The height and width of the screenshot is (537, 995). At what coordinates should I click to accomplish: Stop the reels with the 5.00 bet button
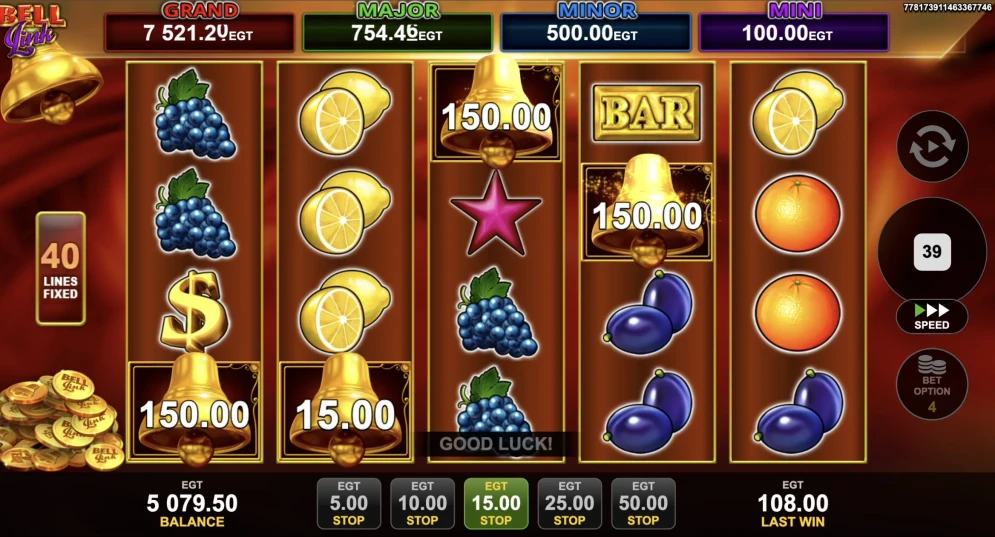coord(348,503)
